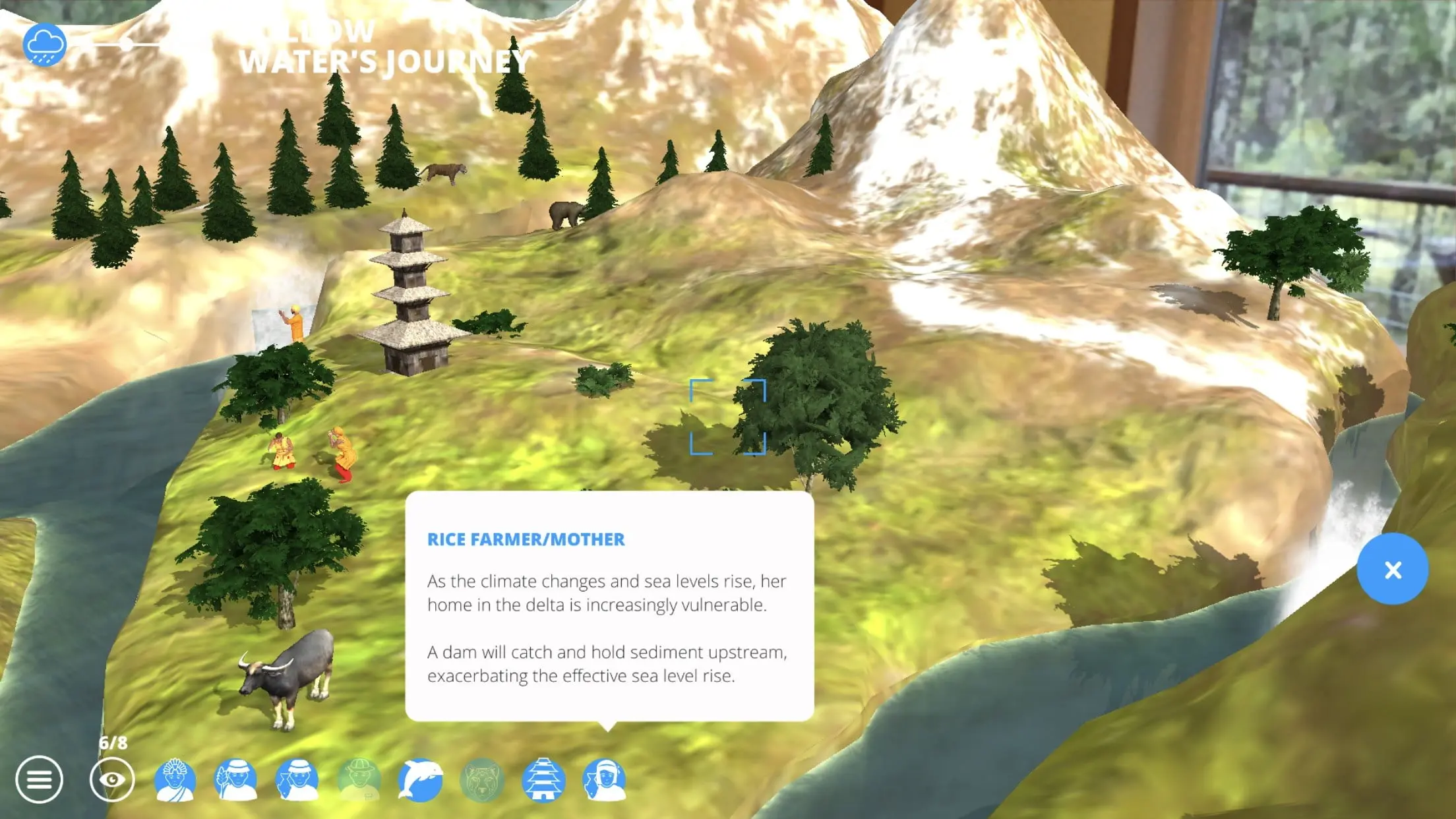1456x819 pixels.
Task: Select the rice farmer/mother icon
Action: (605, 780)
